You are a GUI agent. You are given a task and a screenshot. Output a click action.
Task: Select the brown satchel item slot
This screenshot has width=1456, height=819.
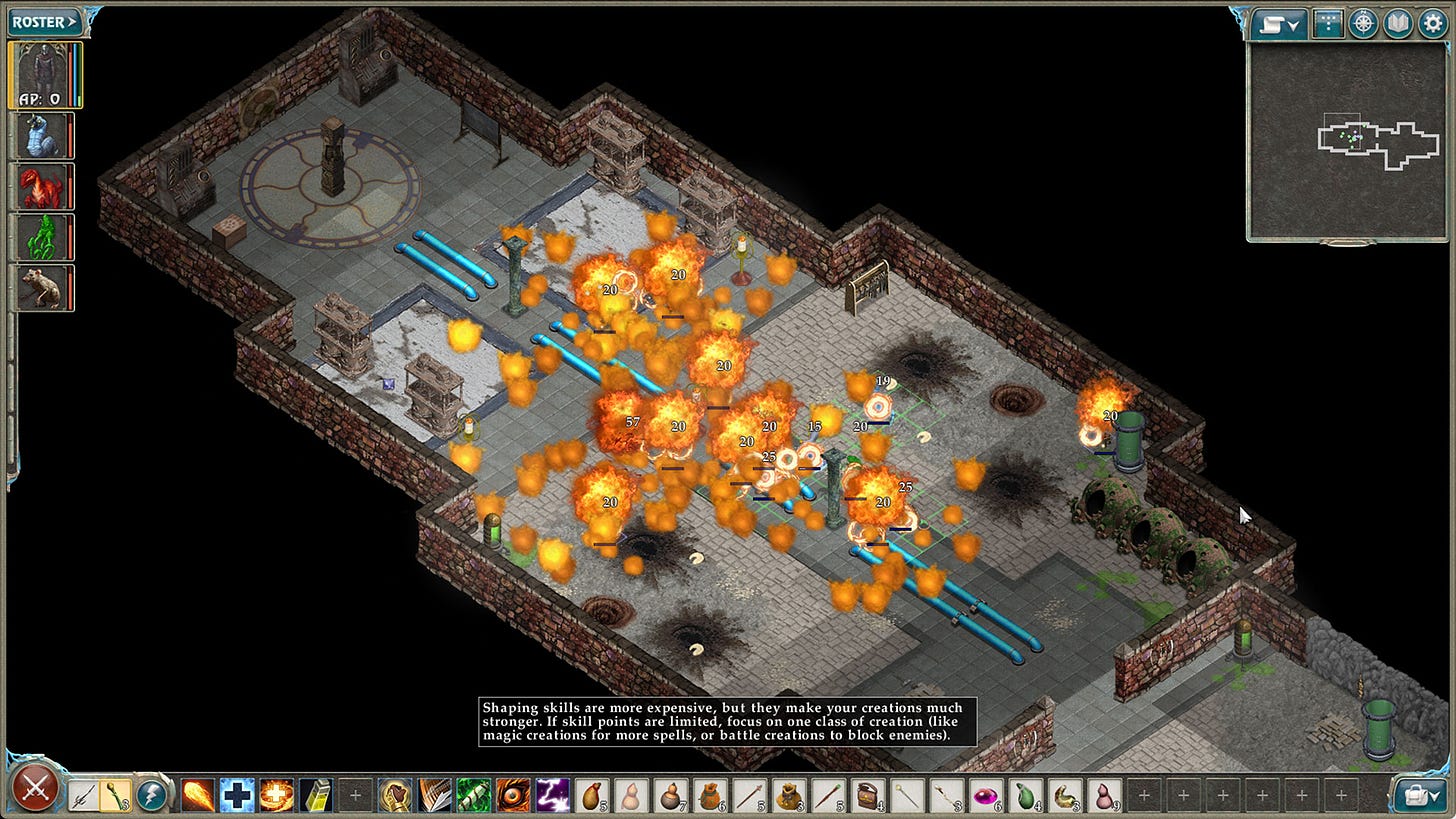tap(868, 796)
